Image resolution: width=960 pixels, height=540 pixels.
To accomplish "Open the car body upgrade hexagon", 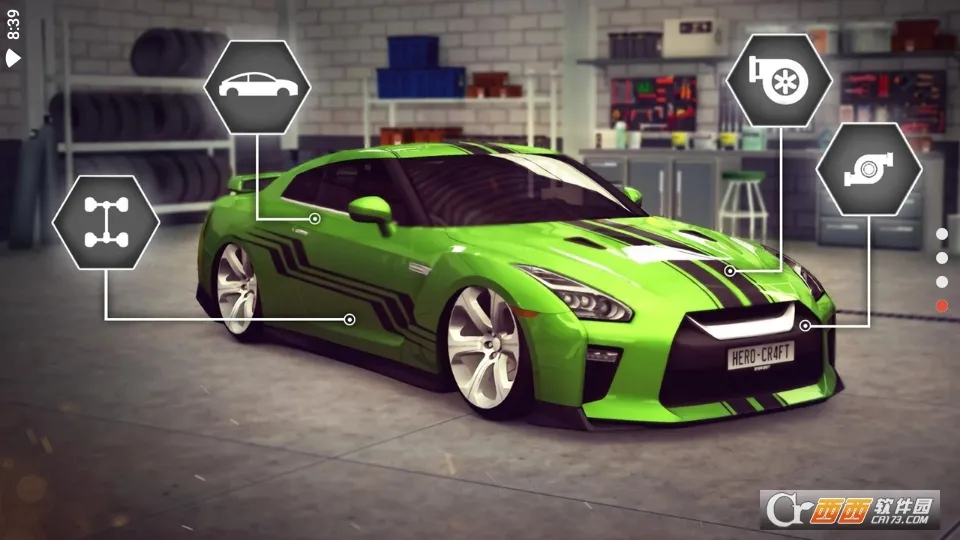I will [x=257, y=86].
